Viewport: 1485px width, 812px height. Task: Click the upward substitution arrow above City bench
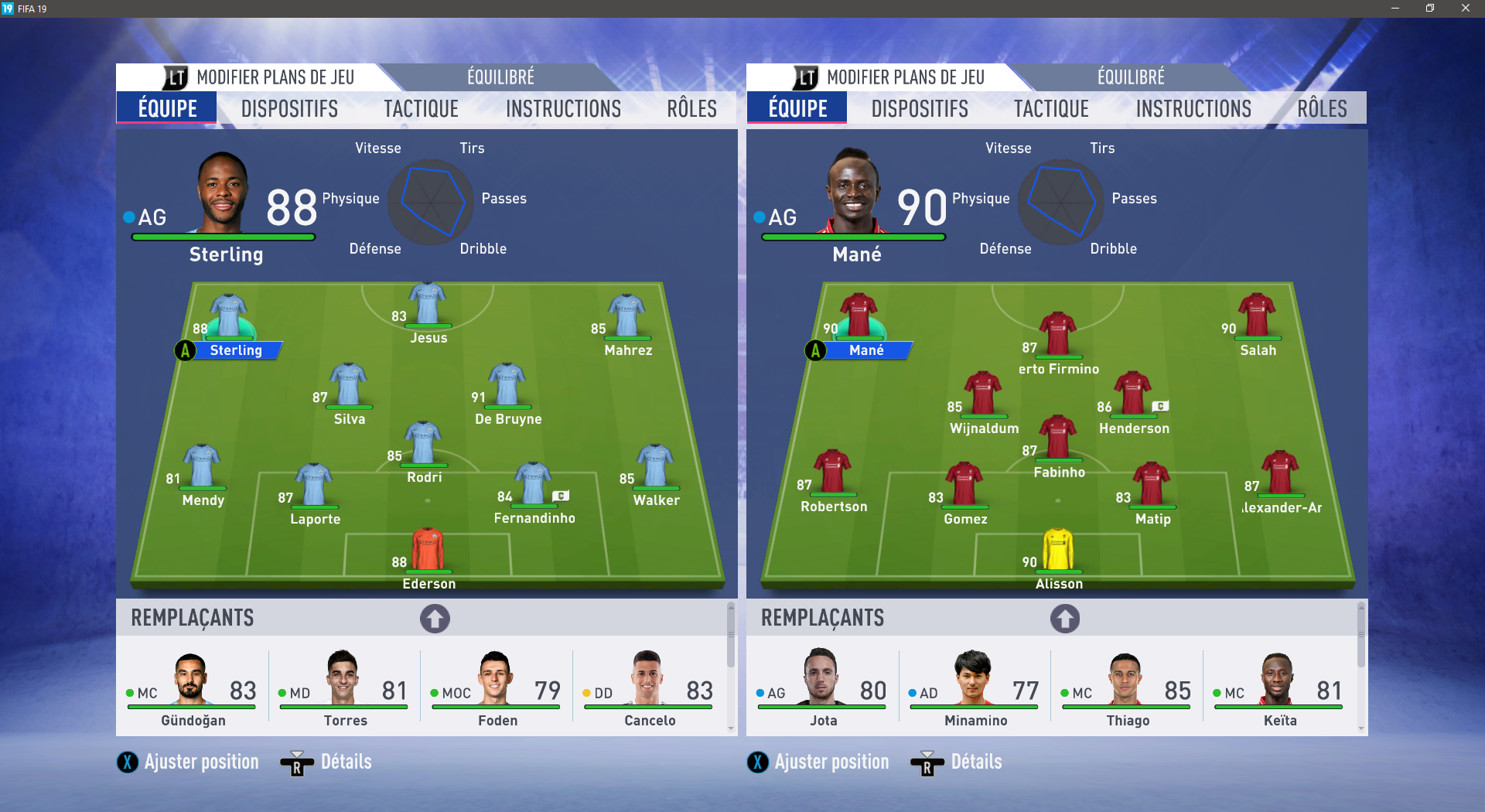pos(435,619)
